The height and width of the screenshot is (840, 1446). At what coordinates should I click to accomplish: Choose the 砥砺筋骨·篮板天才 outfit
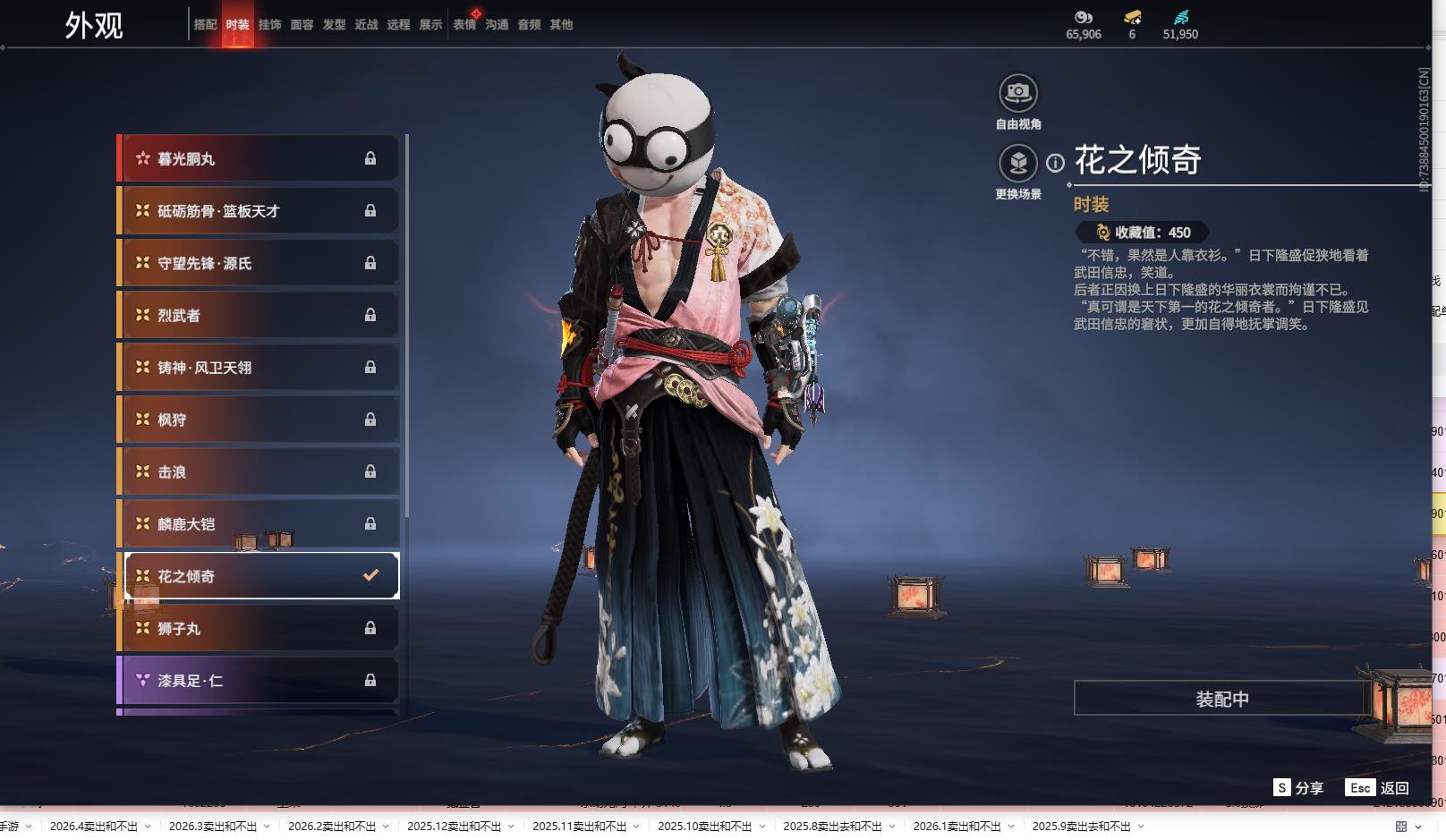click(258, 211)
